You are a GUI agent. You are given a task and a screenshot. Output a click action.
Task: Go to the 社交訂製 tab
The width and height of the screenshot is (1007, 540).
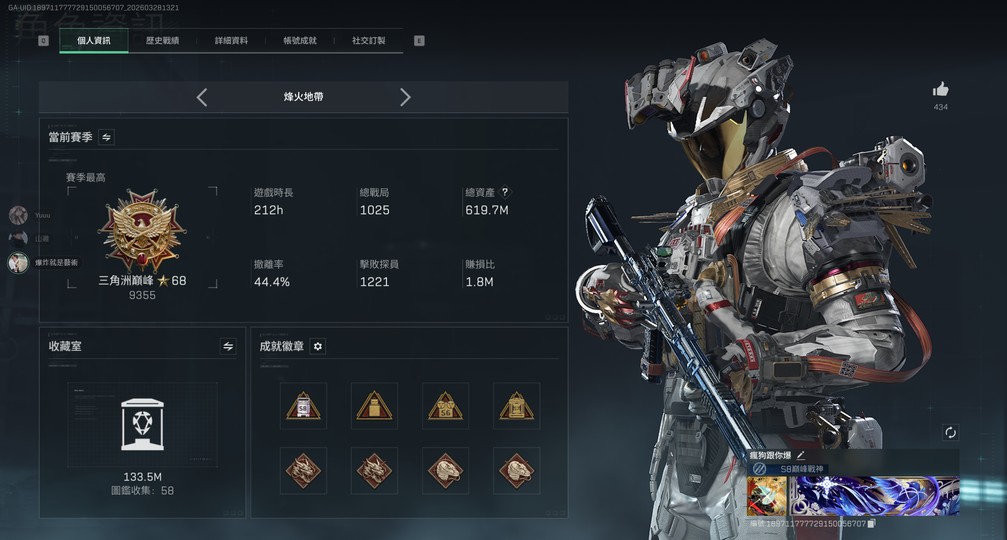[x=368, y=41]
